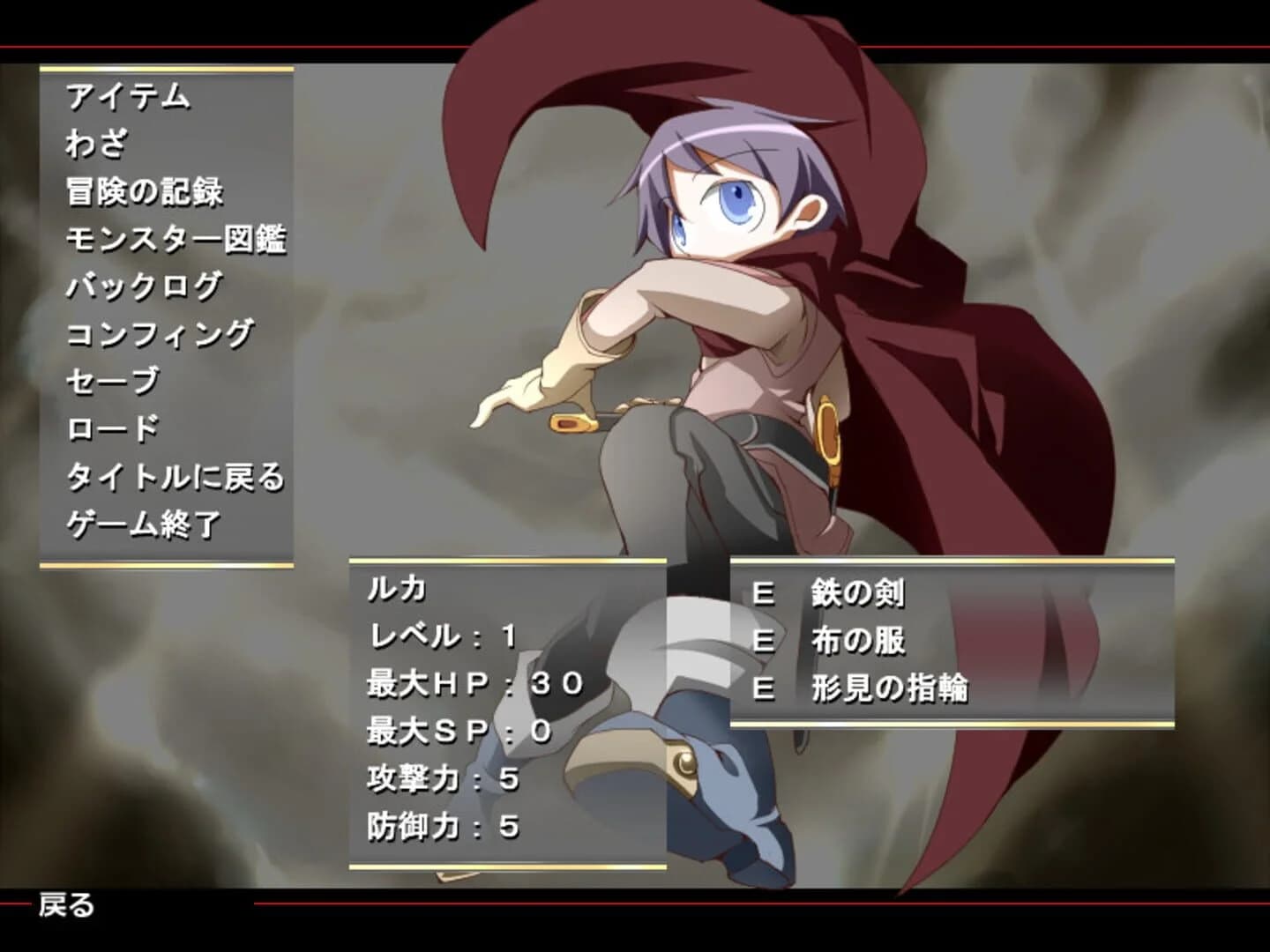Select ロード to load a game
Image resolution: width=1270 pixels, height=952 pixels.
tap(110, 427)
